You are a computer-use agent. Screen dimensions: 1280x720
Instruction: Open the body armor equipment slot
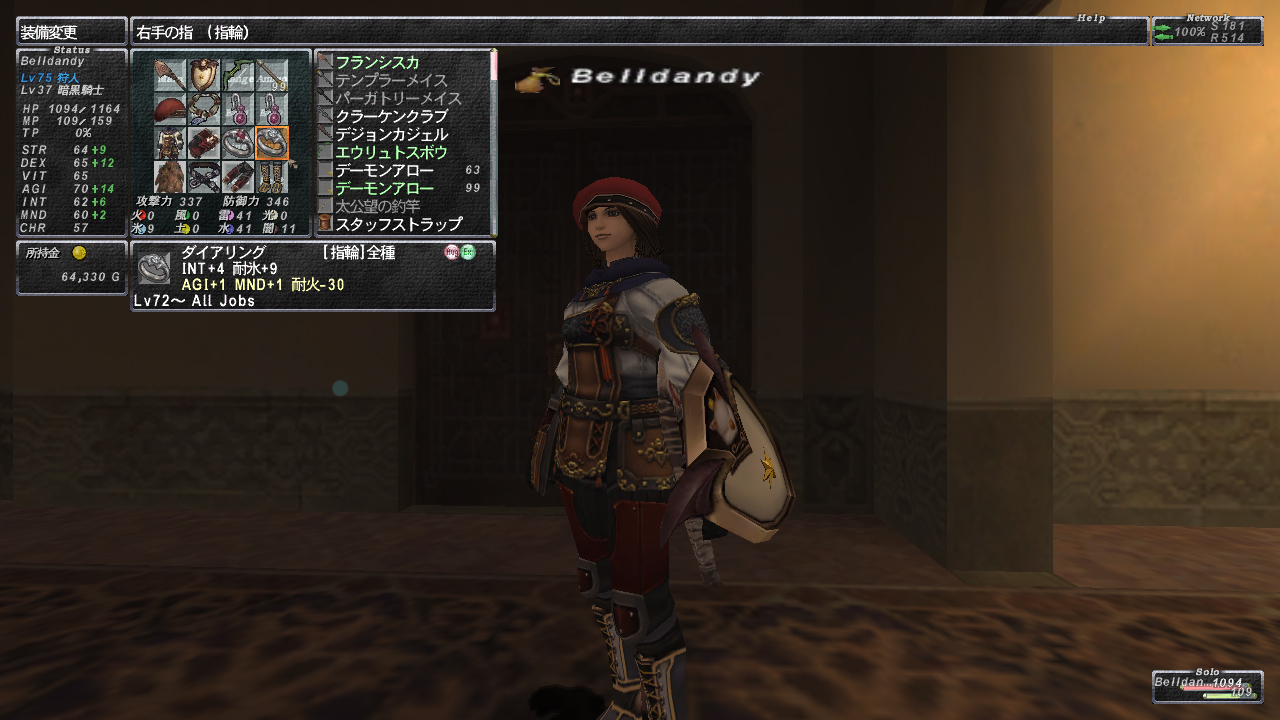[x=171, y=144]
